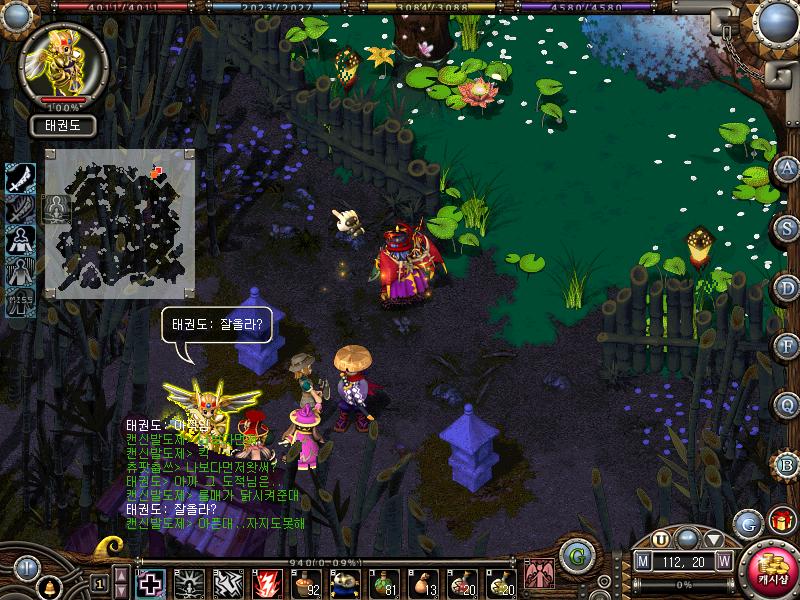Click the S round side button
Screen dimensions: 800x600
787,227
